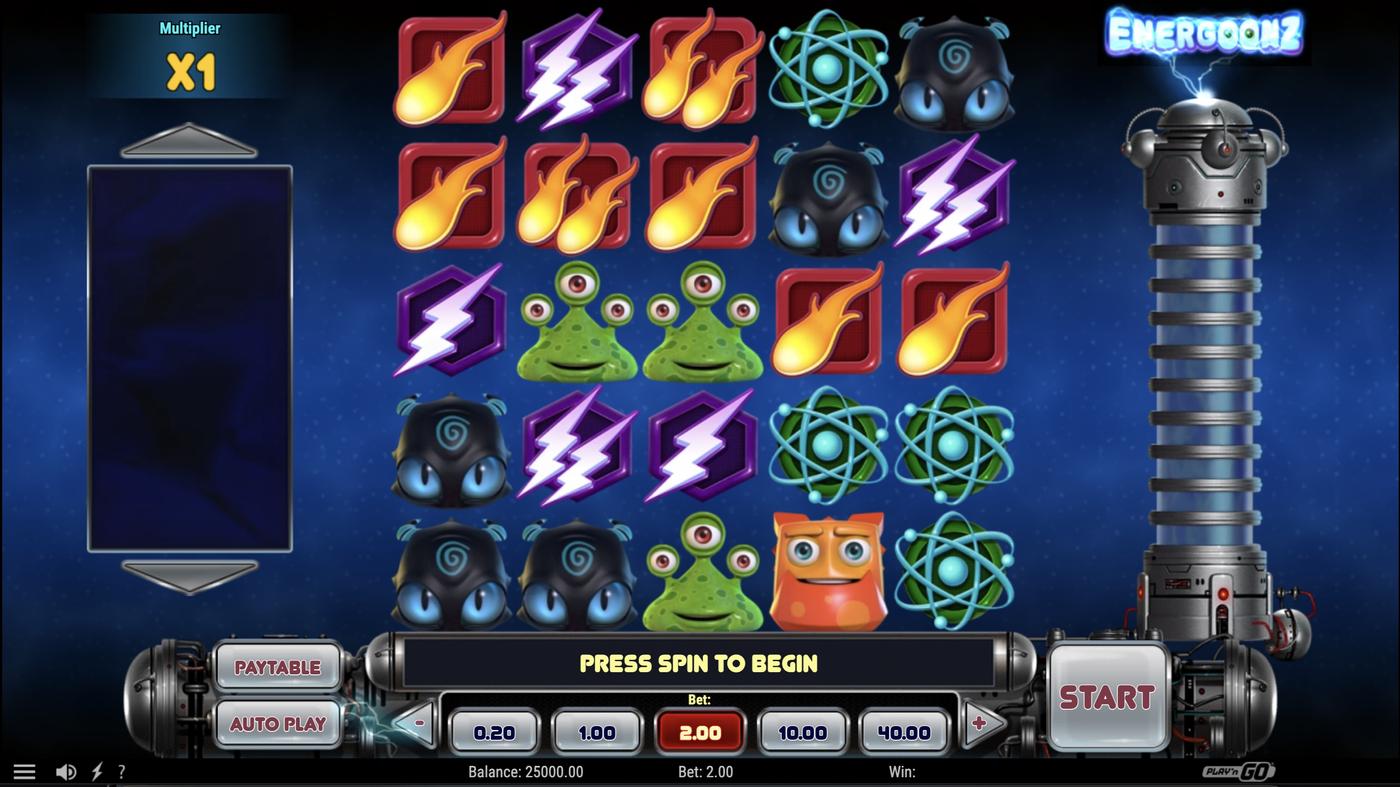Activate AUTO PLAY

pyautogui.click(x=277, y=724)
